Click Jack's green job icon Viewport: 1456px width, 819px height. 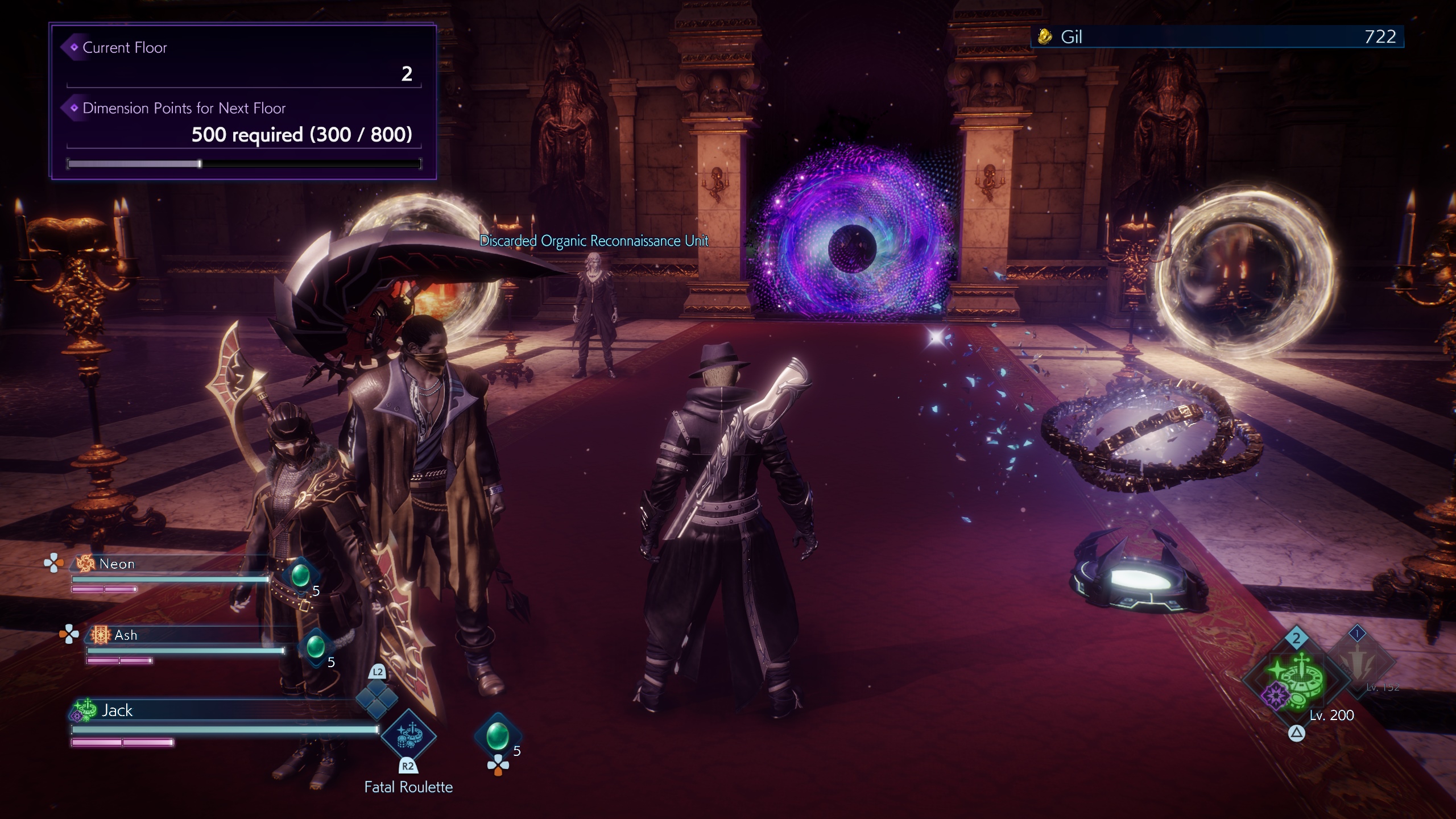(85, 710)
